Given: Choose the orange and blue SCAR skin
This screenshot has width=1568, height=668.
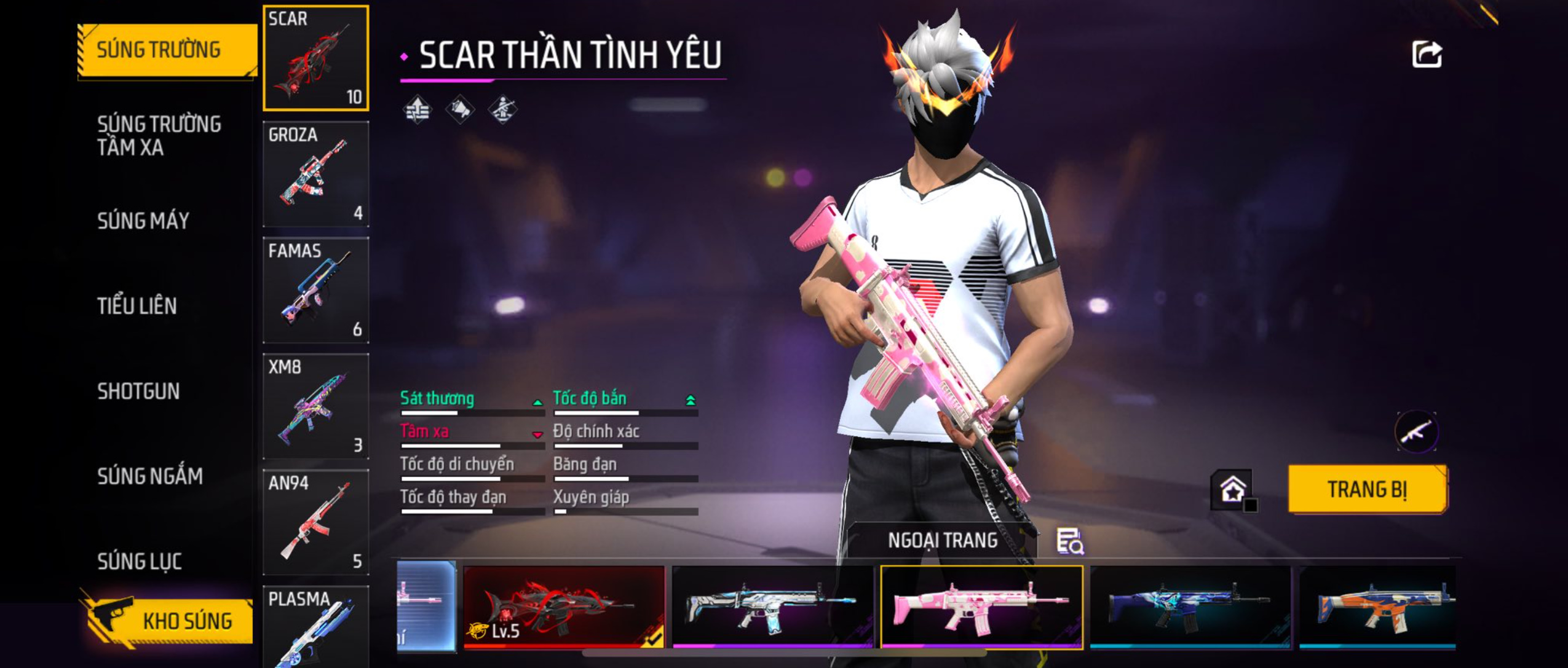Looking at the screenshot, I should click(x=1377, y=607).
